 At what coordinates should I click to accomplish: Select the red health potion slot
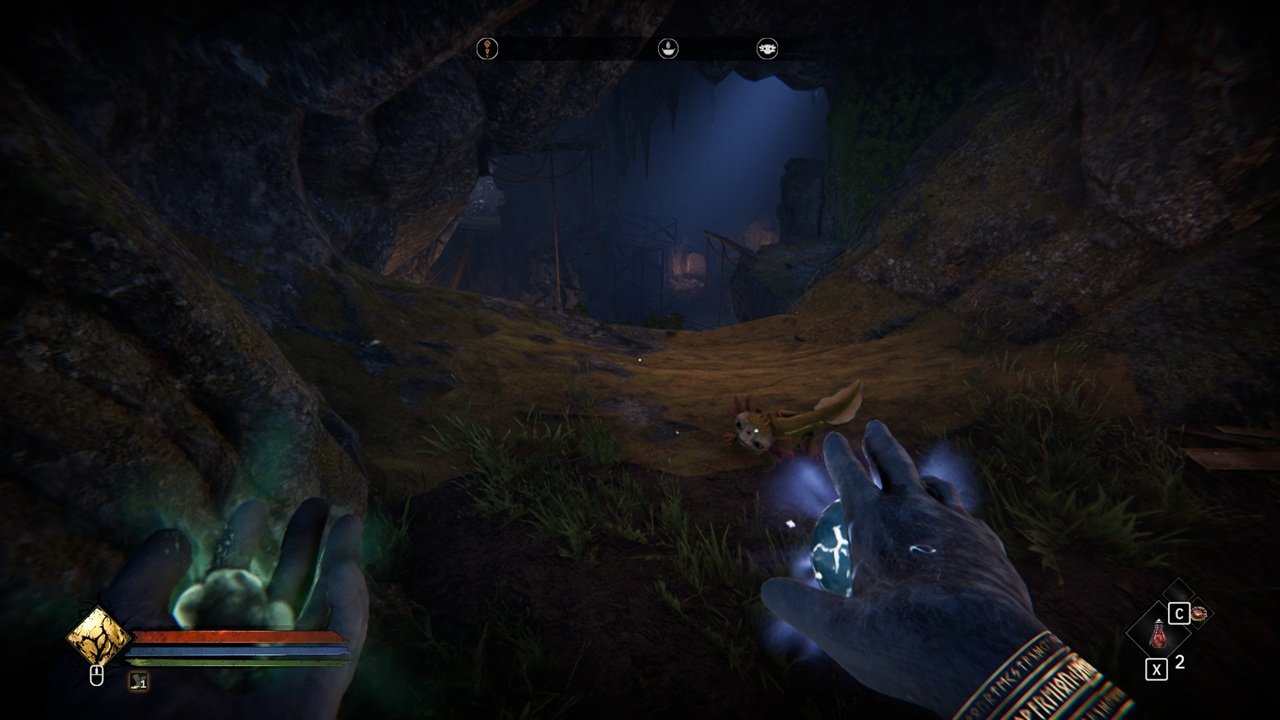point(1158,633)
